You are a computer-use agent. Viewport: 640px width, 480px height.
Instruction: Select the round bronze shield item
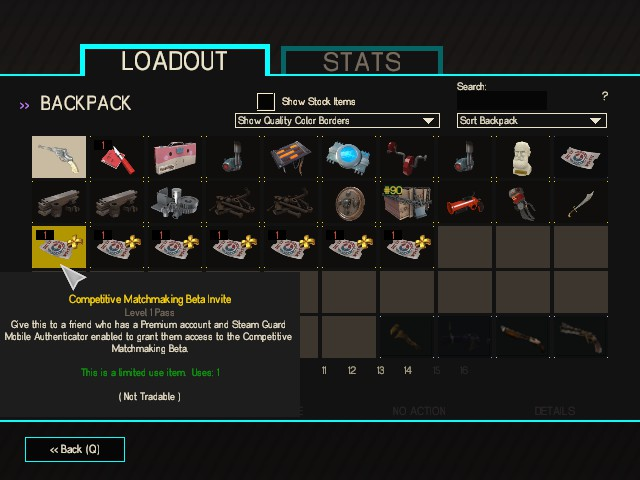(349, 203)
